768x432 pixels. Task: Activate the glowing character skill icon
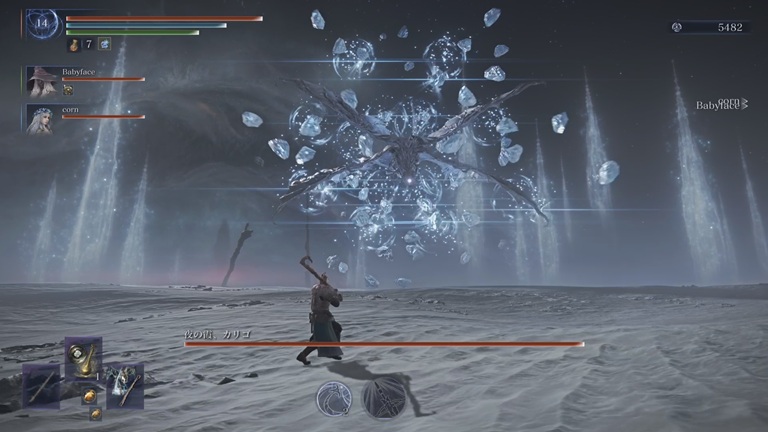[x=334, y=398]
